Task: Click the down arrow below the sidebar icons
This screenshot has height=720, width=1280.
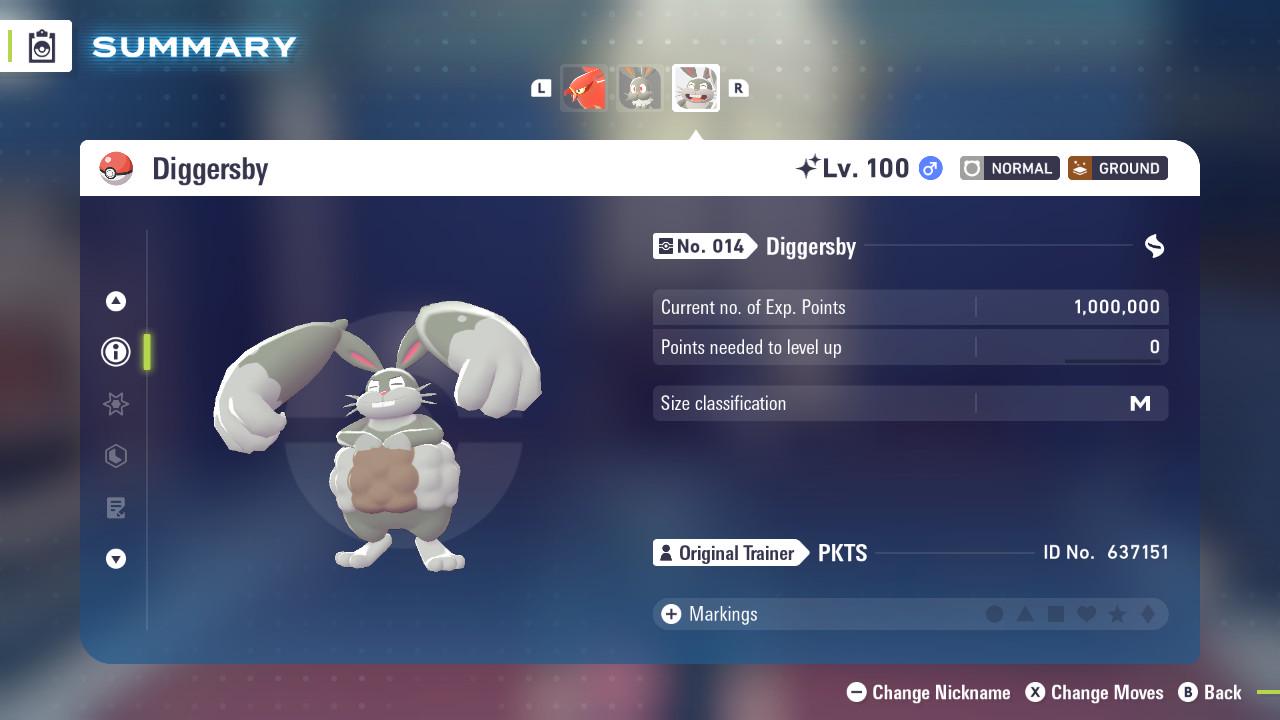Action: point(115,559)
